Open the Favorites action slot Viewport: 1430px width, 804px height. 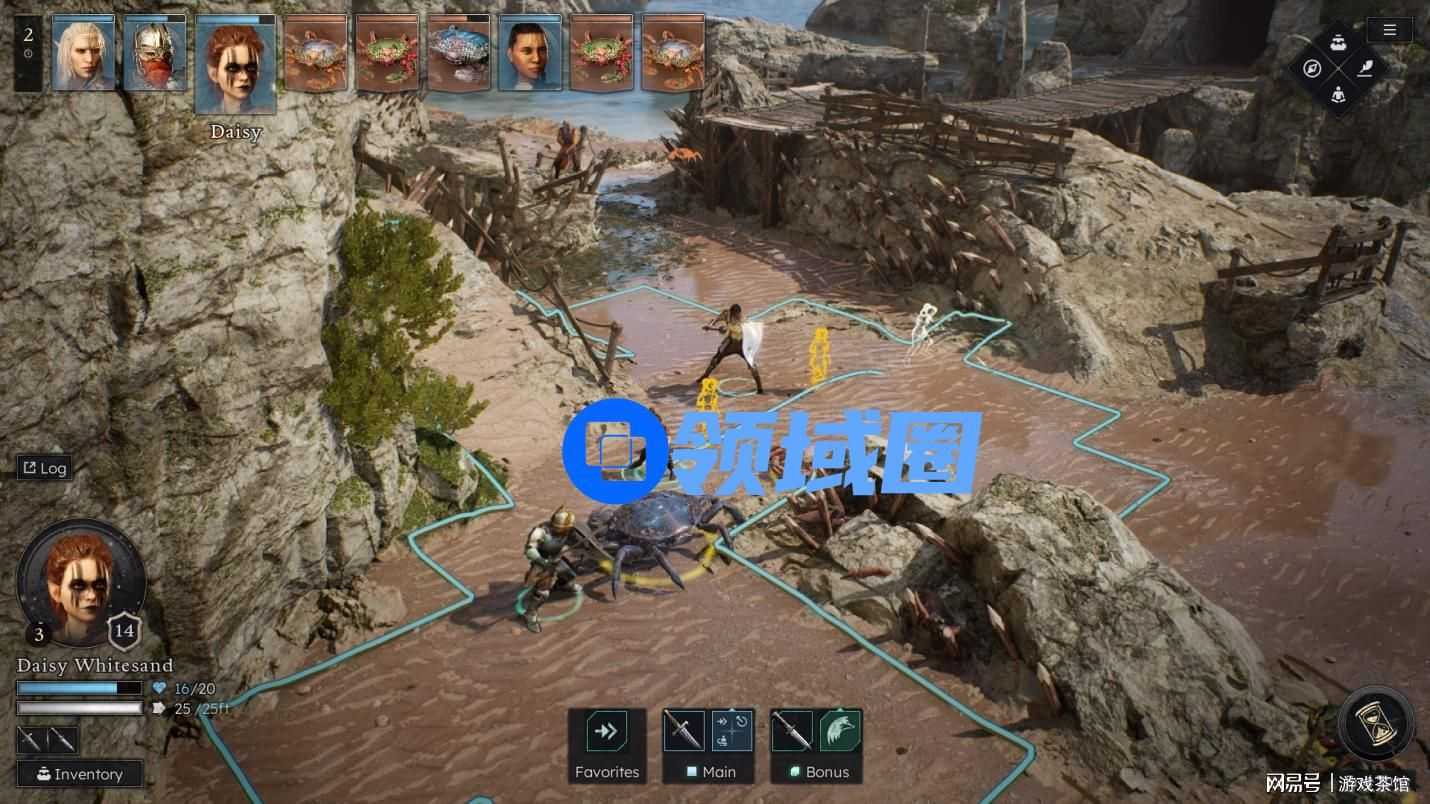(606, 733)
